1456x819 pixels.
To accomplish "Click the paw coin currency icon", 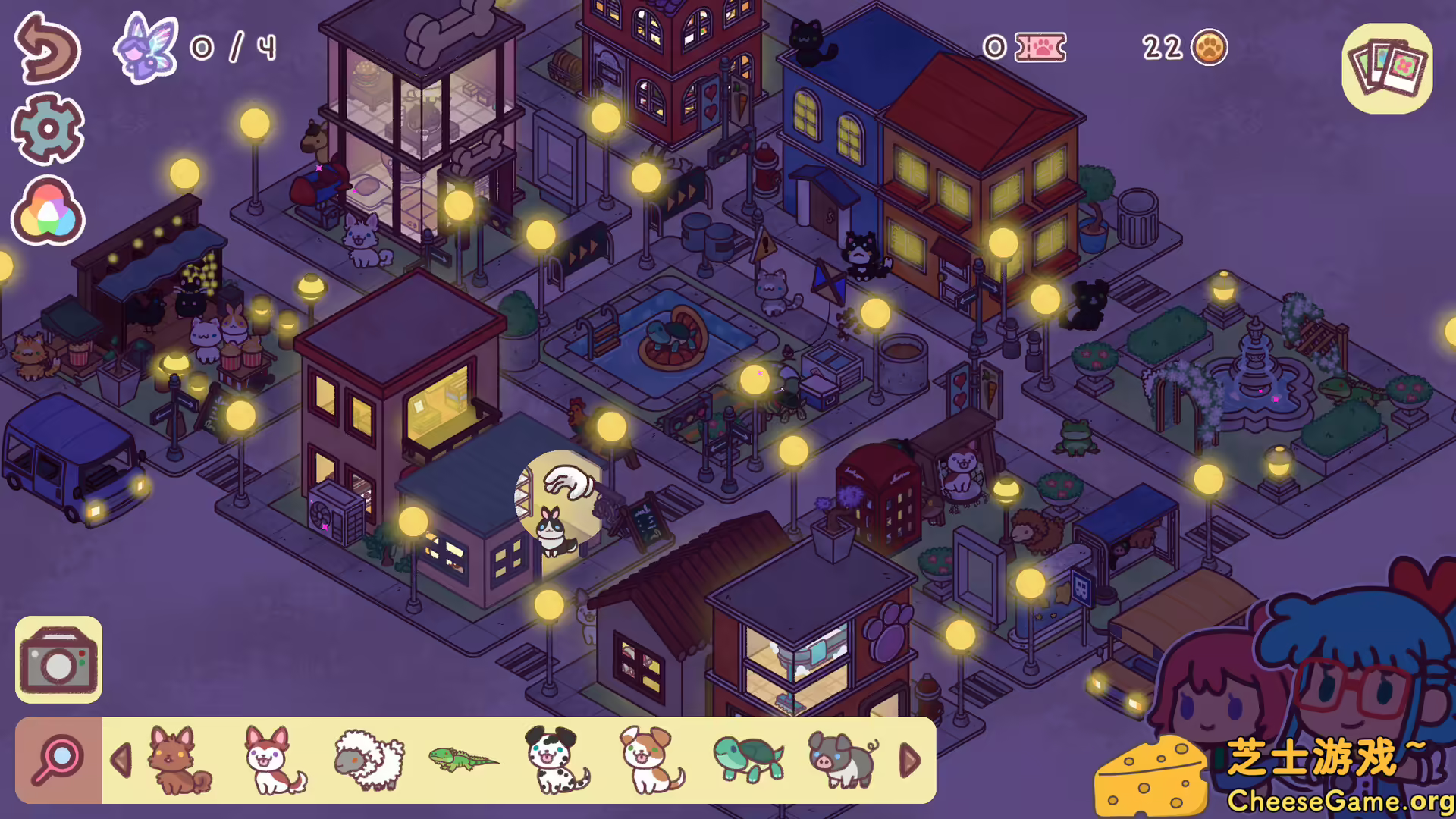I will click(x=1209, y=47).
